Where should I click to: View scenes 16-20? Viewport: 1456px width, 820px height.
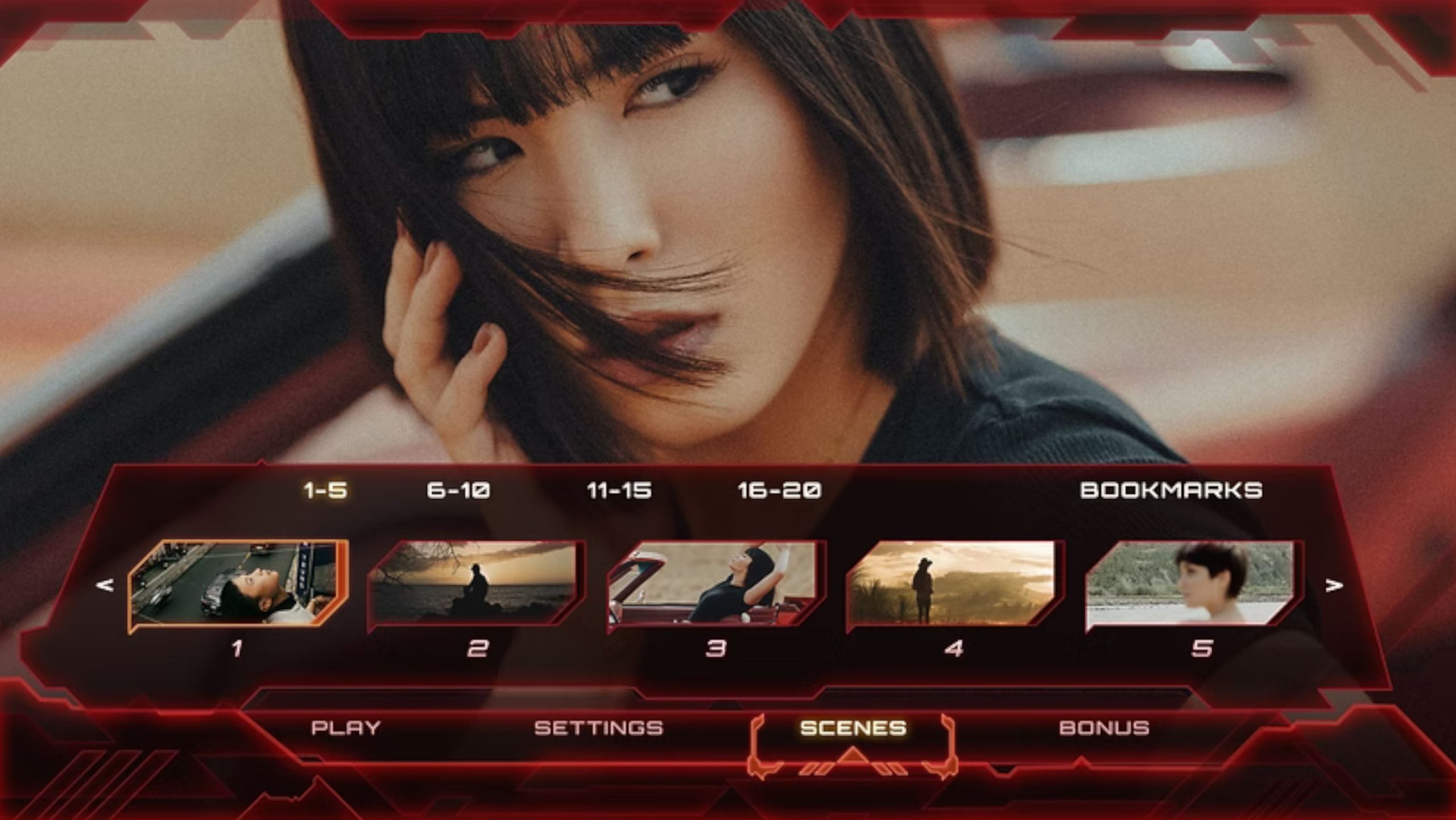(x=779, y=490)
